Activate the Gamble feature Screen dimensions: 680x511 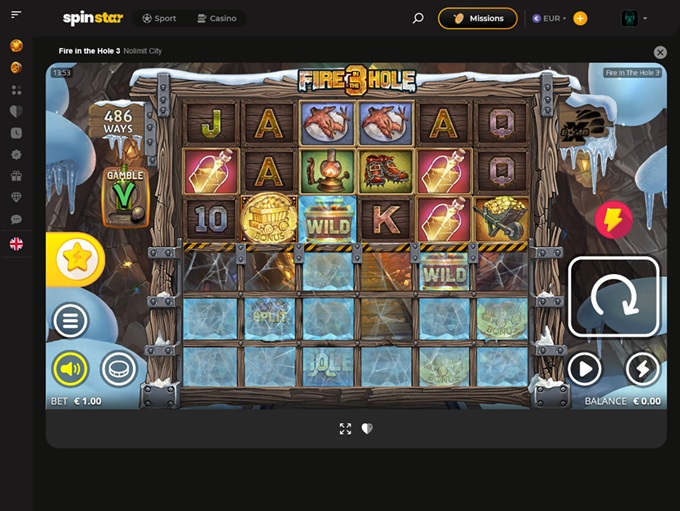pyautogui.click(x=126, y=195)
